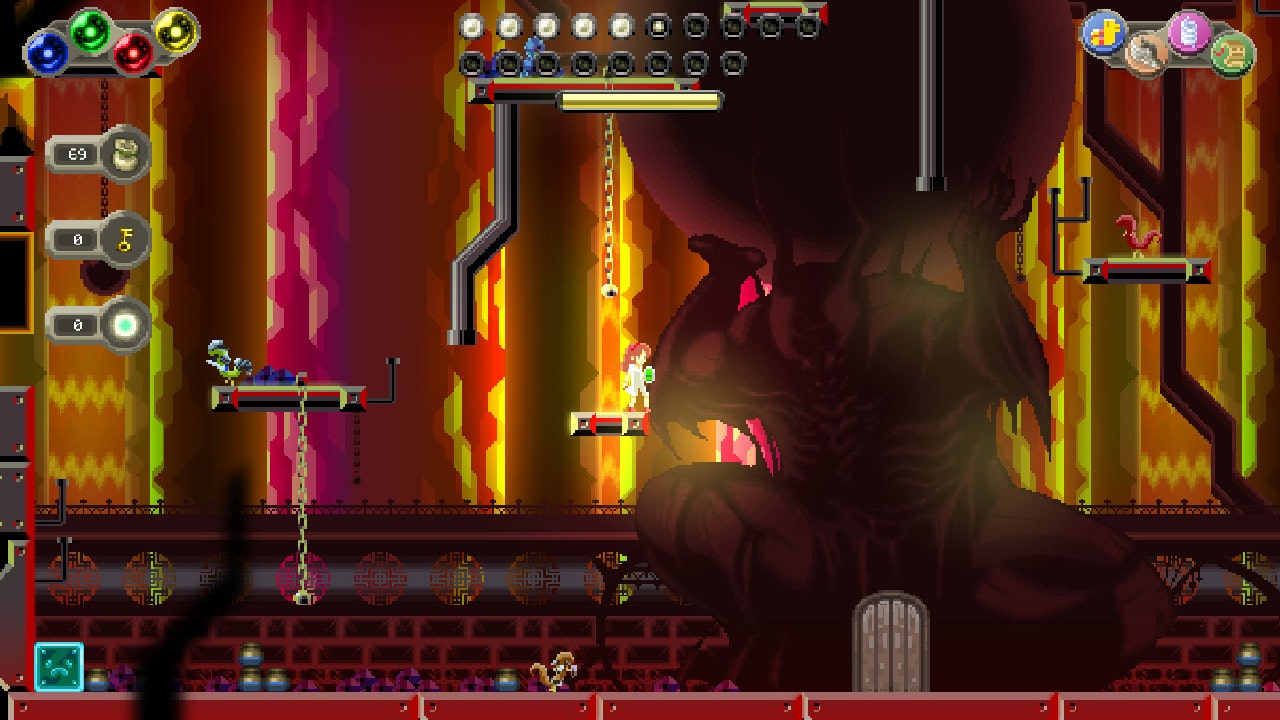Click the yellow key icon on the left HUD
Image resolution: width=1280 pixels, height=720 pixels.
tap(128, 239)
